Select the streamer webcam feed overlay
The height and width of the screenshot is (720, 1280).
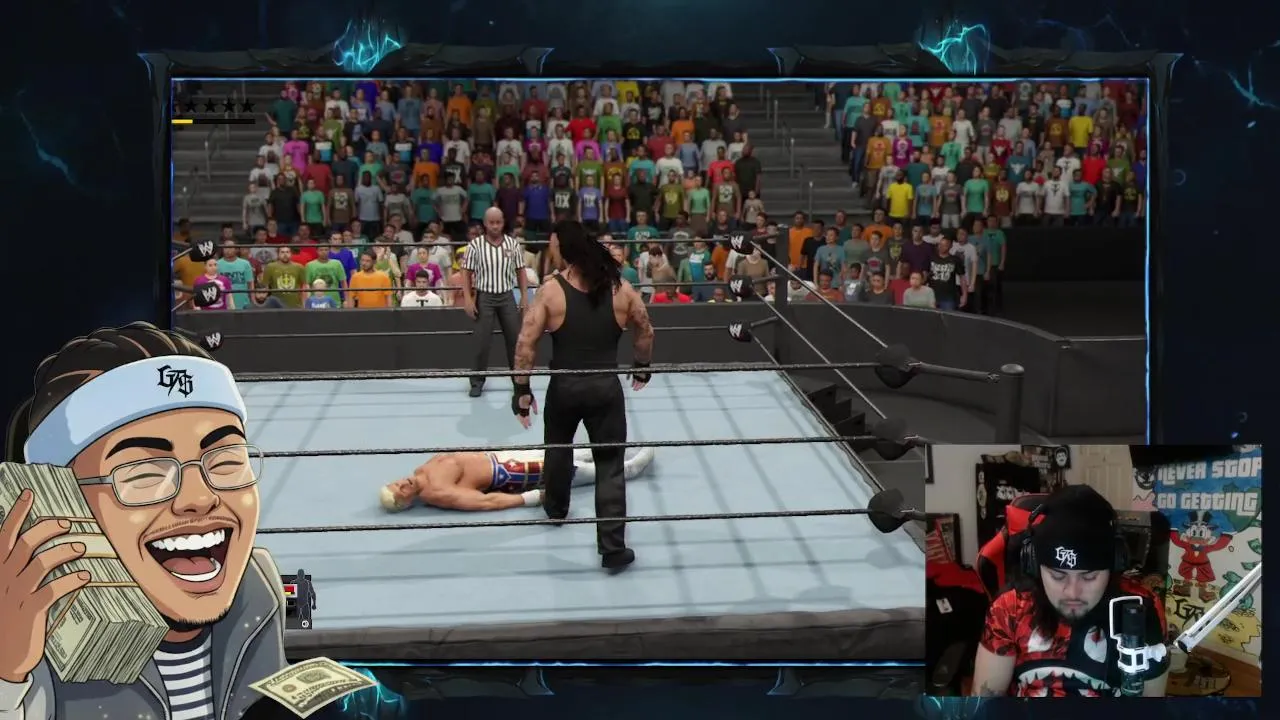tap(1092, 570)
